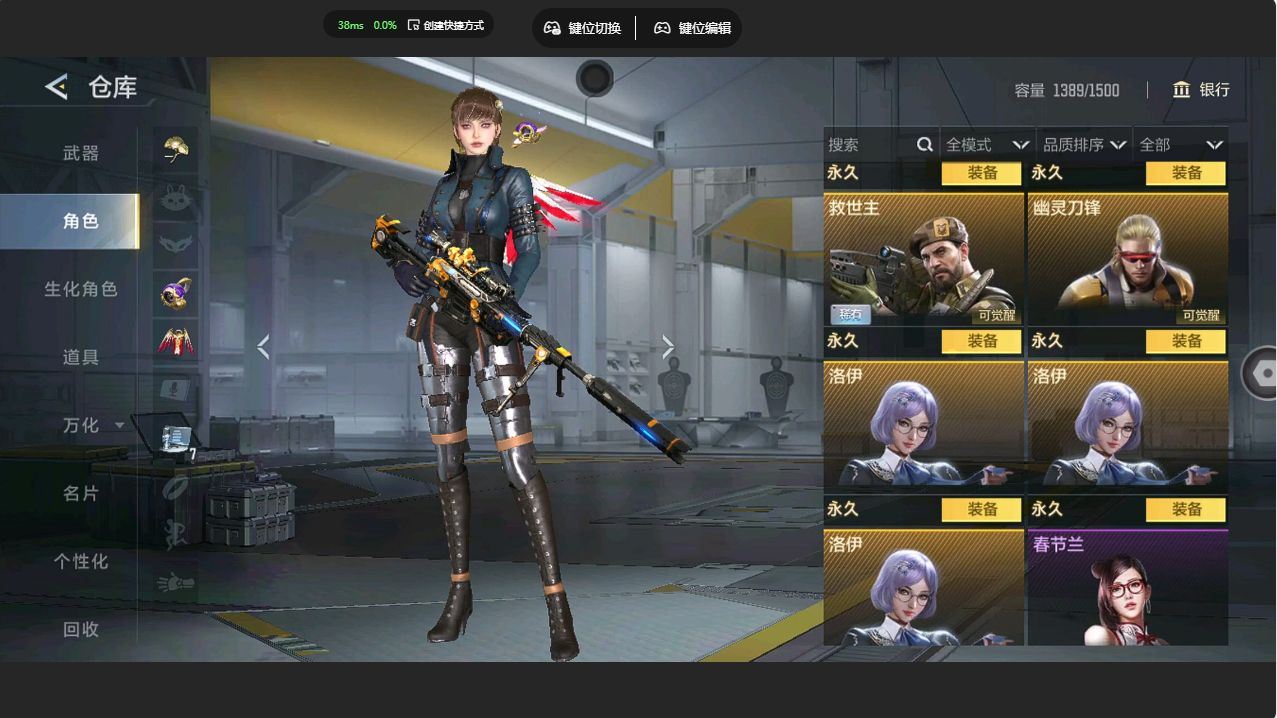Viewport: 1277px width, 718px height.
Task: Select the 春节兰 character card
Action: (x=1127, y=588)
